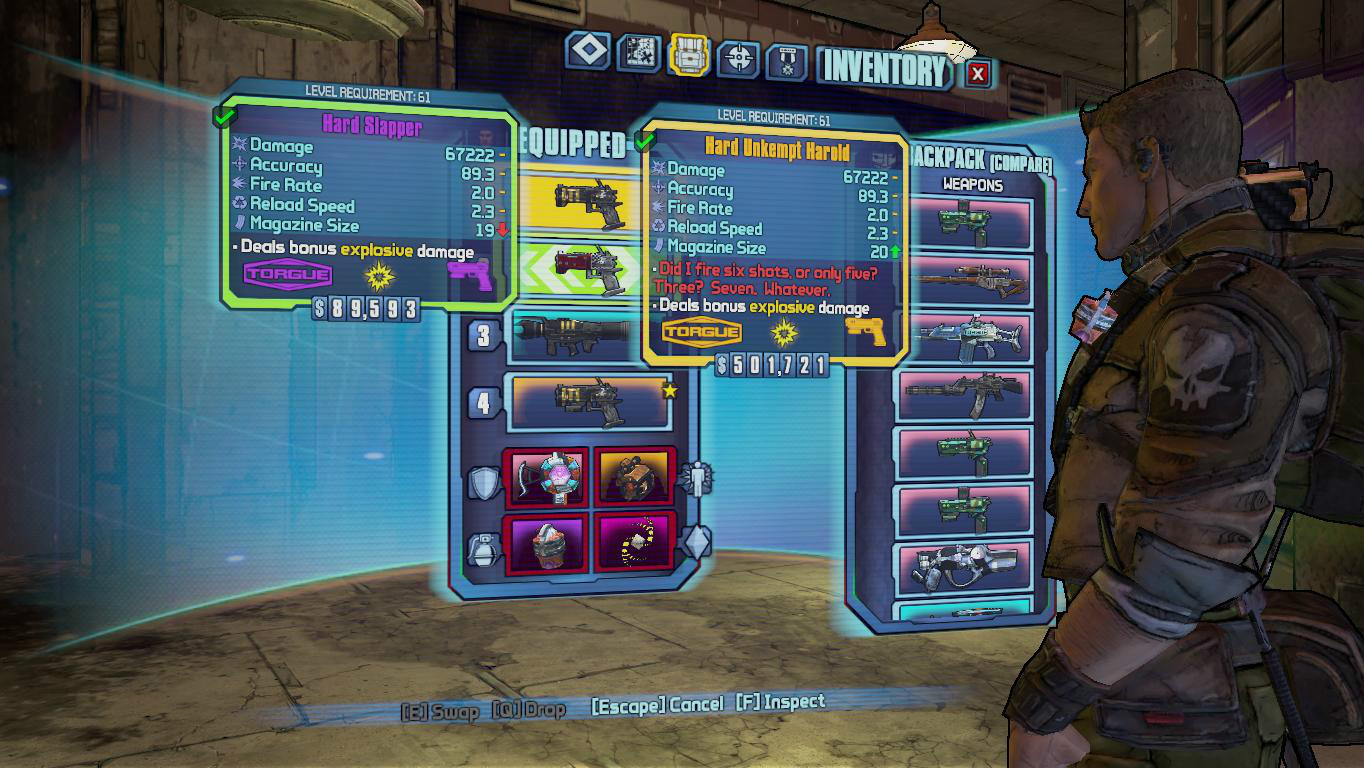Pick the starred pistol in weapon slot 4

pyautogui.click(x=590, y=401)
